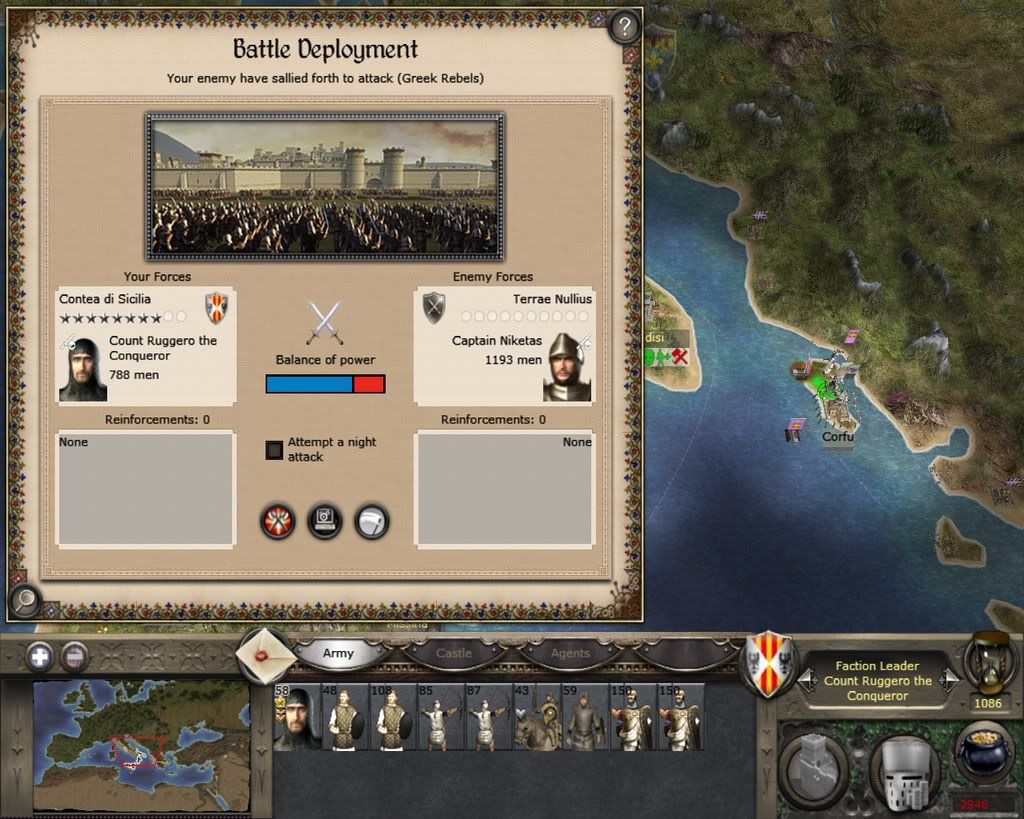1024x819 pixels.
Task: Fight the battle with the crossed swords button
Action: point(277,521)
